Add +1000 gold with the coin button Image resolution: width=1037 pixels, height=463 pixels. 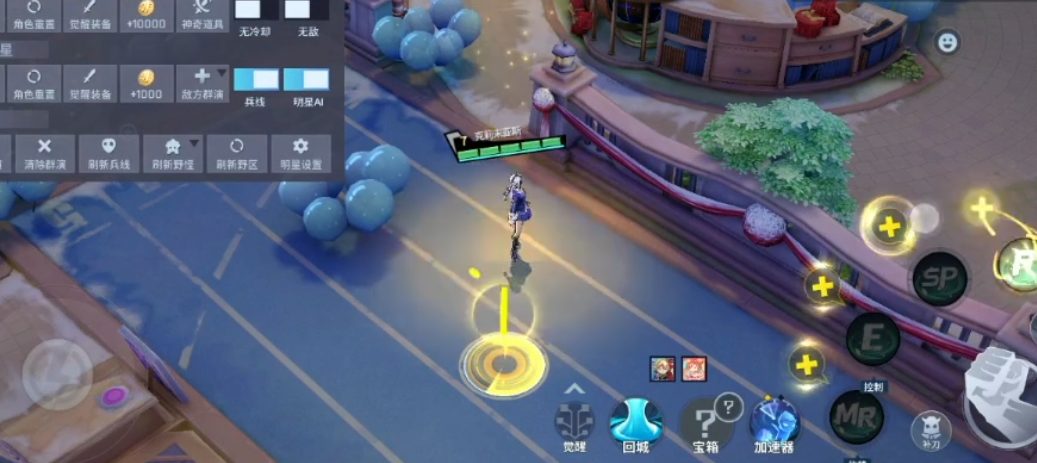pos(146,83)
